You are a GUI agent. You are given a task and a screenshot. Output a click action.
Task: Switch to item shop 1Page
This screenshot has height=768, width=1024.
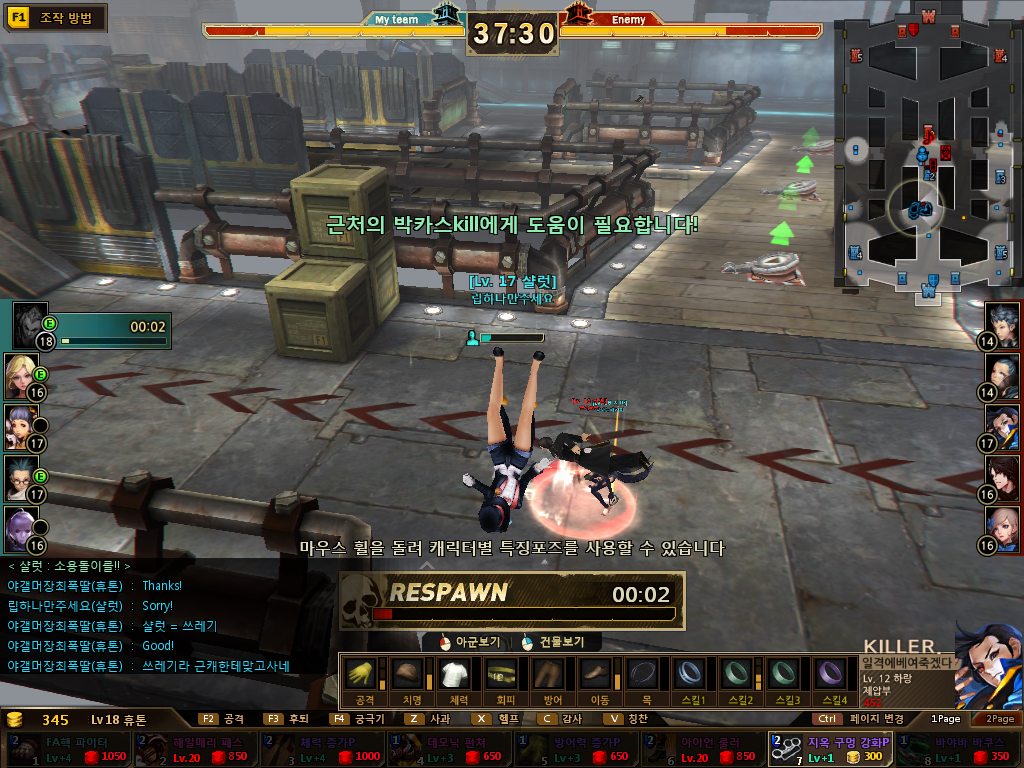(945, 718)
